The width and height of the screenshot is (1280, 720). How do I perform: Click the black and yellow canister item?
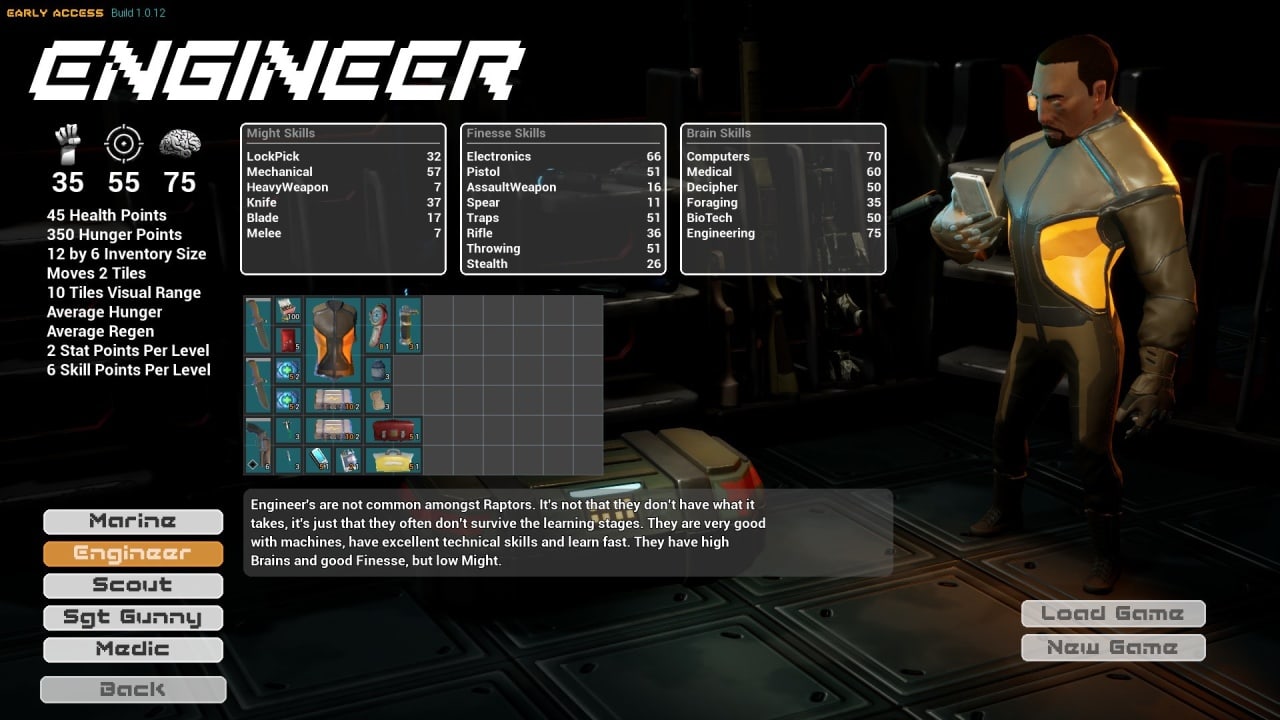[408, 325]
